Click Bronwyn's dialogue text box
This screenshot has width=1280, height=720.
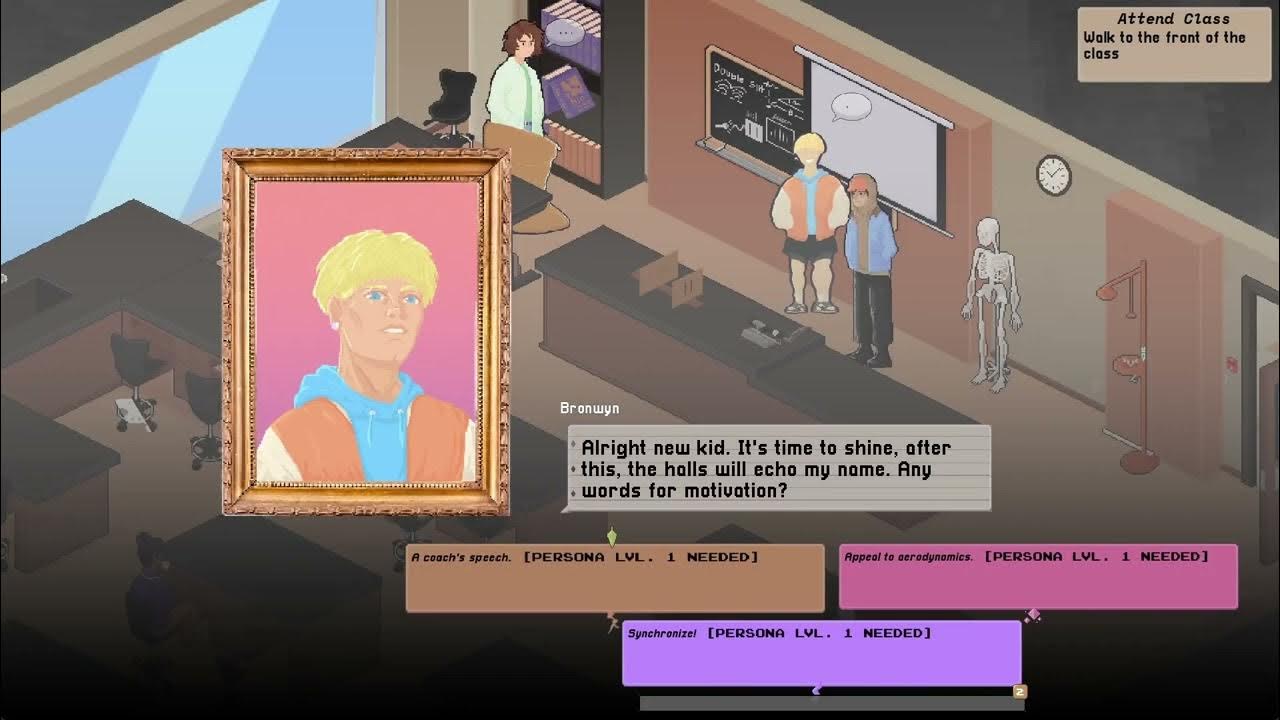tap(779, 468)
